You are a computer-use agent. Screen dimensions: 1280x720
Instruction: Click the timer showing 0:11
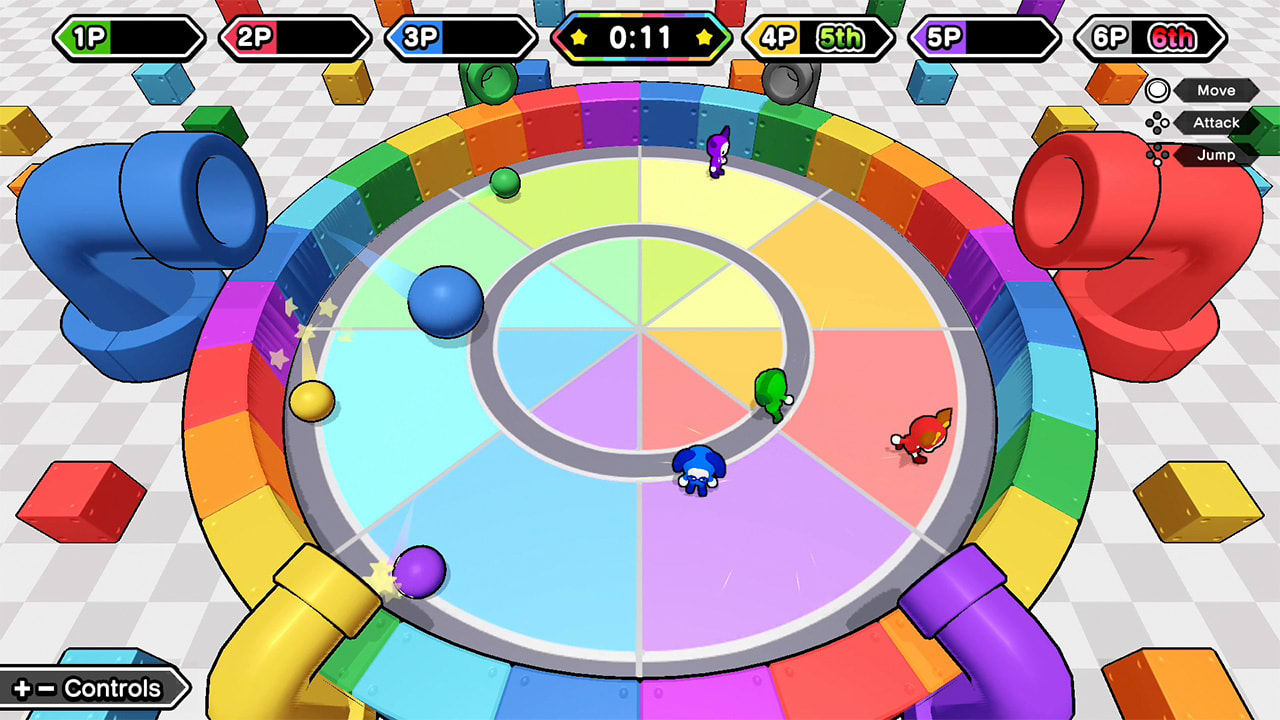click(640, 38)
